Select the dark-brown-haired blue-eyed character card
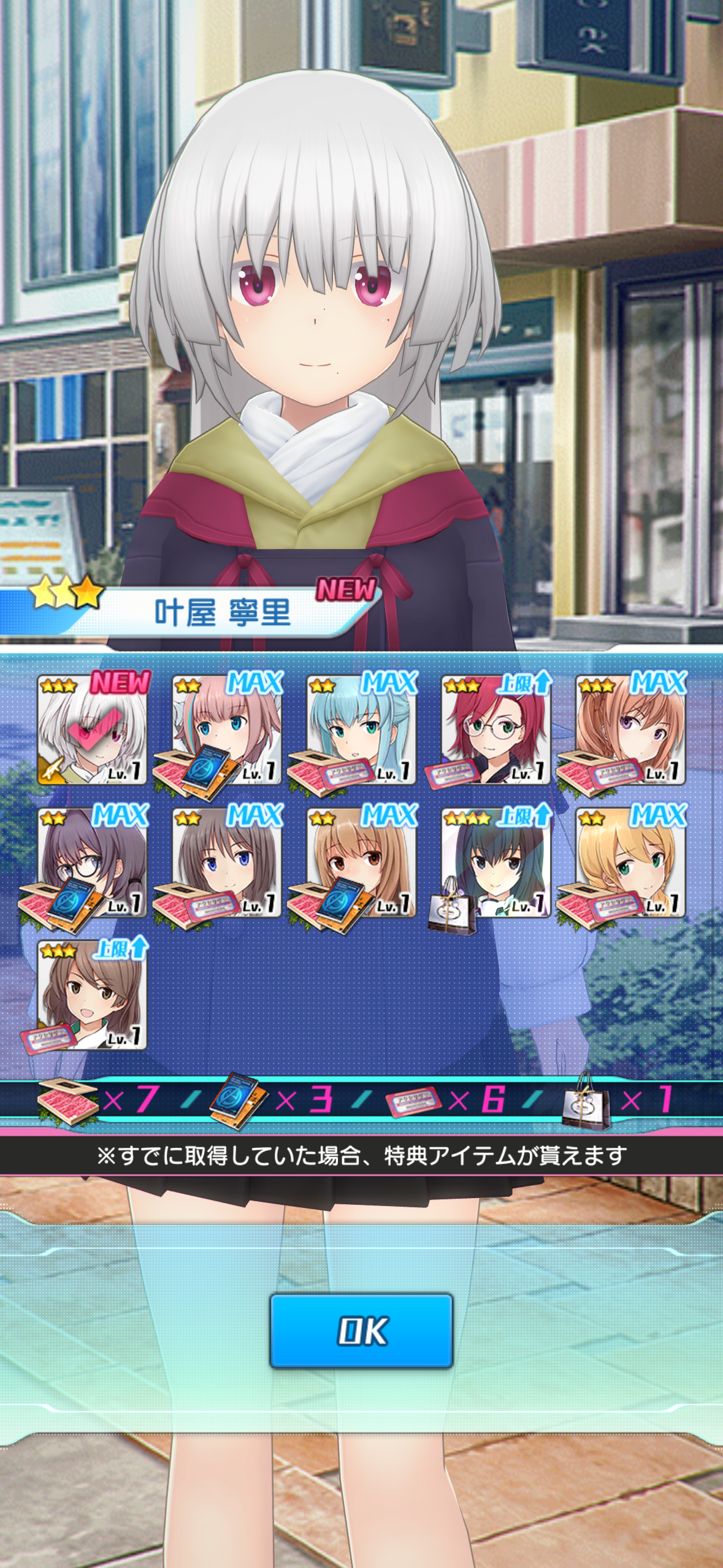Image resolution: width=723 pixels, height=1568 pixels. [x=227, y=863]
